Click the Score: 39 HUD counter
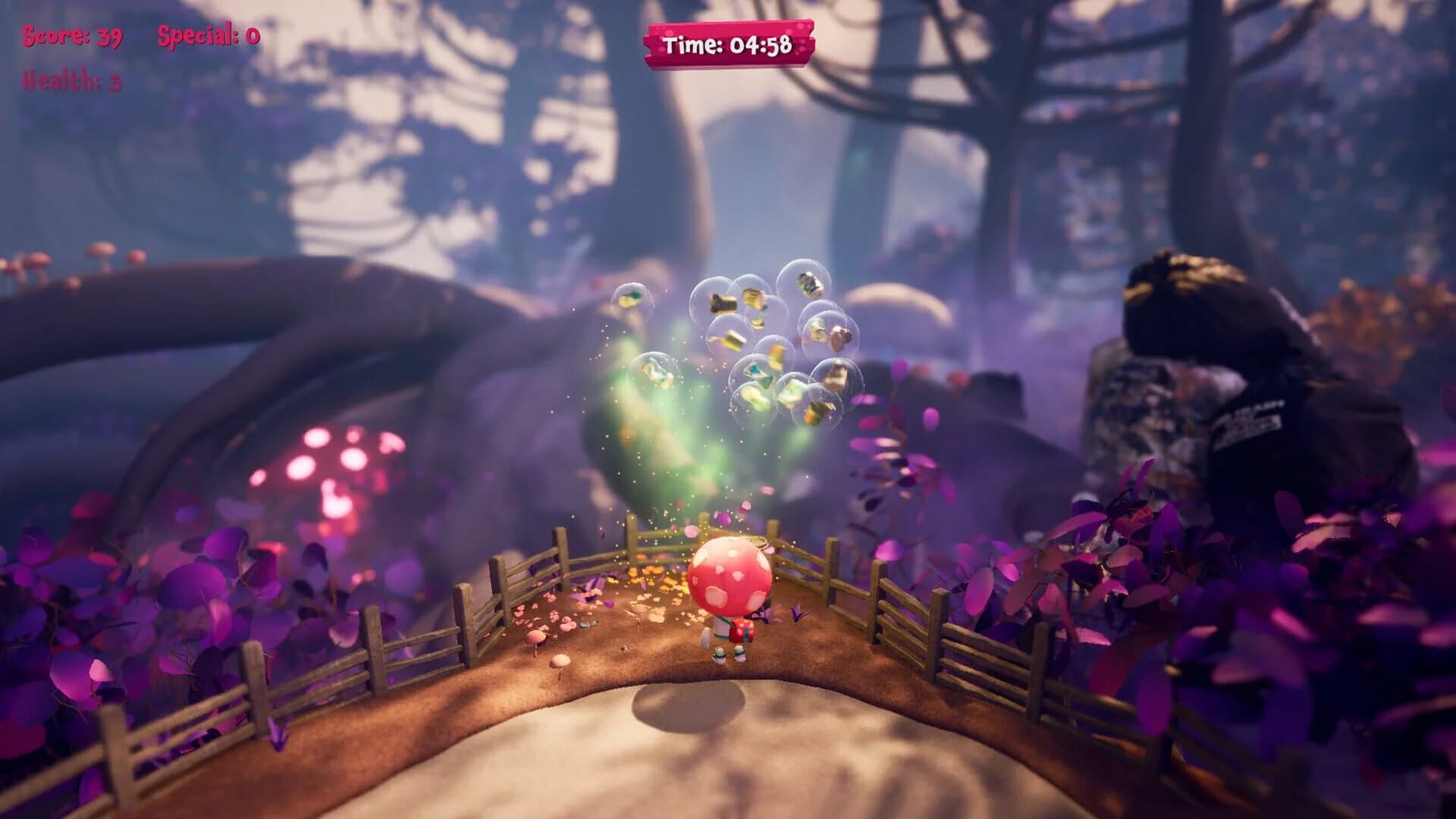 pyautogui.click(x=68, y=34)
